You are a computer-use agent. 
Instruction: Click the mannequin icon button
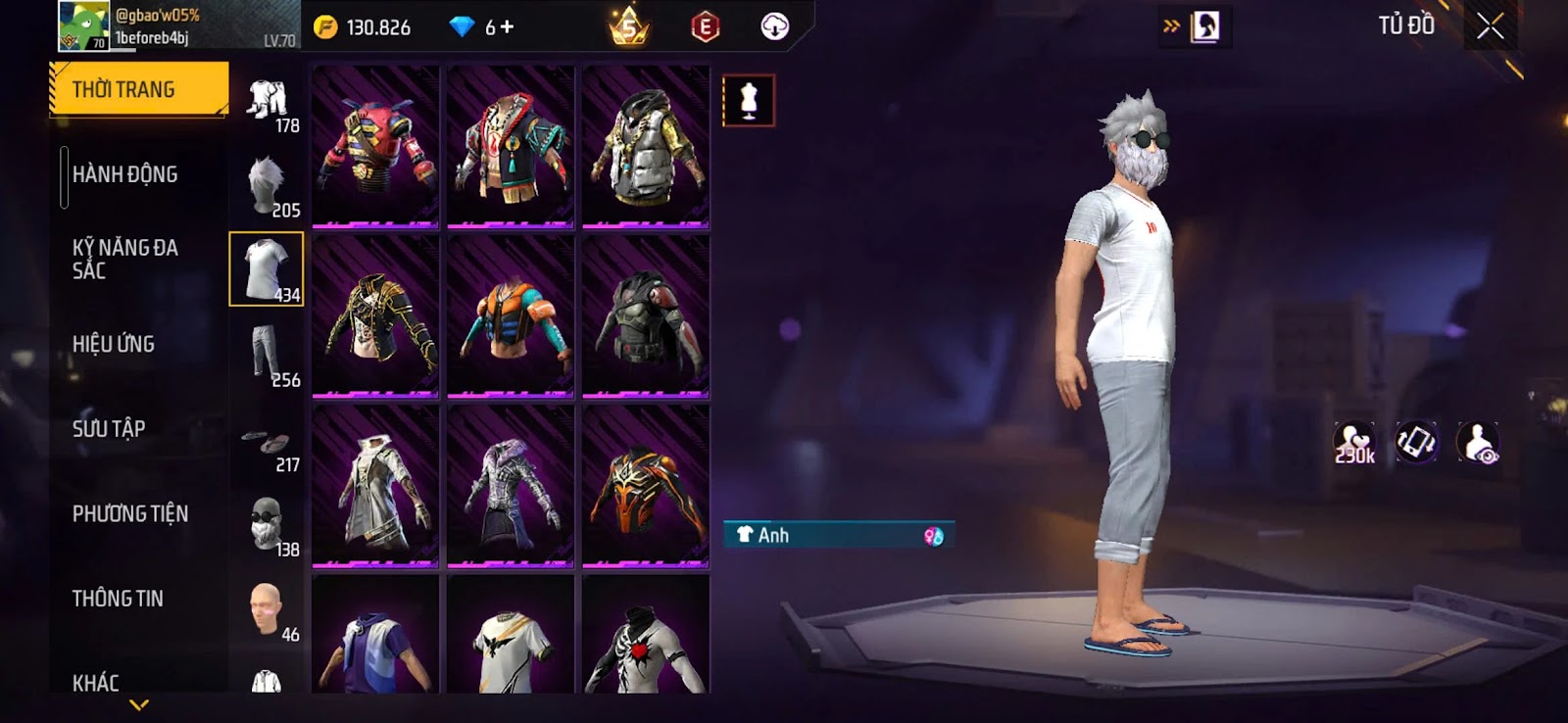tap(749, 101)
